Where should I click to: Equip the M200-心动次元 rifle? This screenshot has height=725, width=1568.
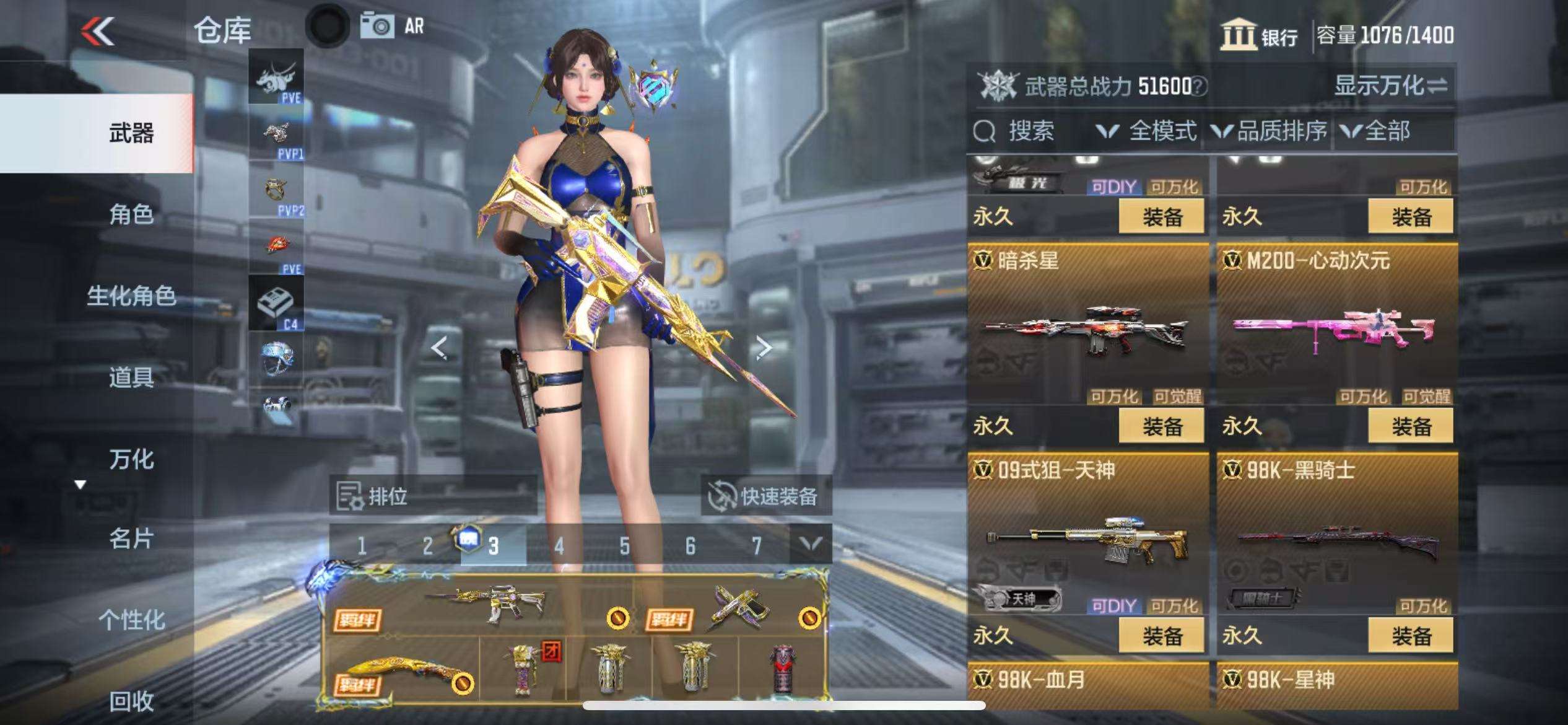(1411, 426)
